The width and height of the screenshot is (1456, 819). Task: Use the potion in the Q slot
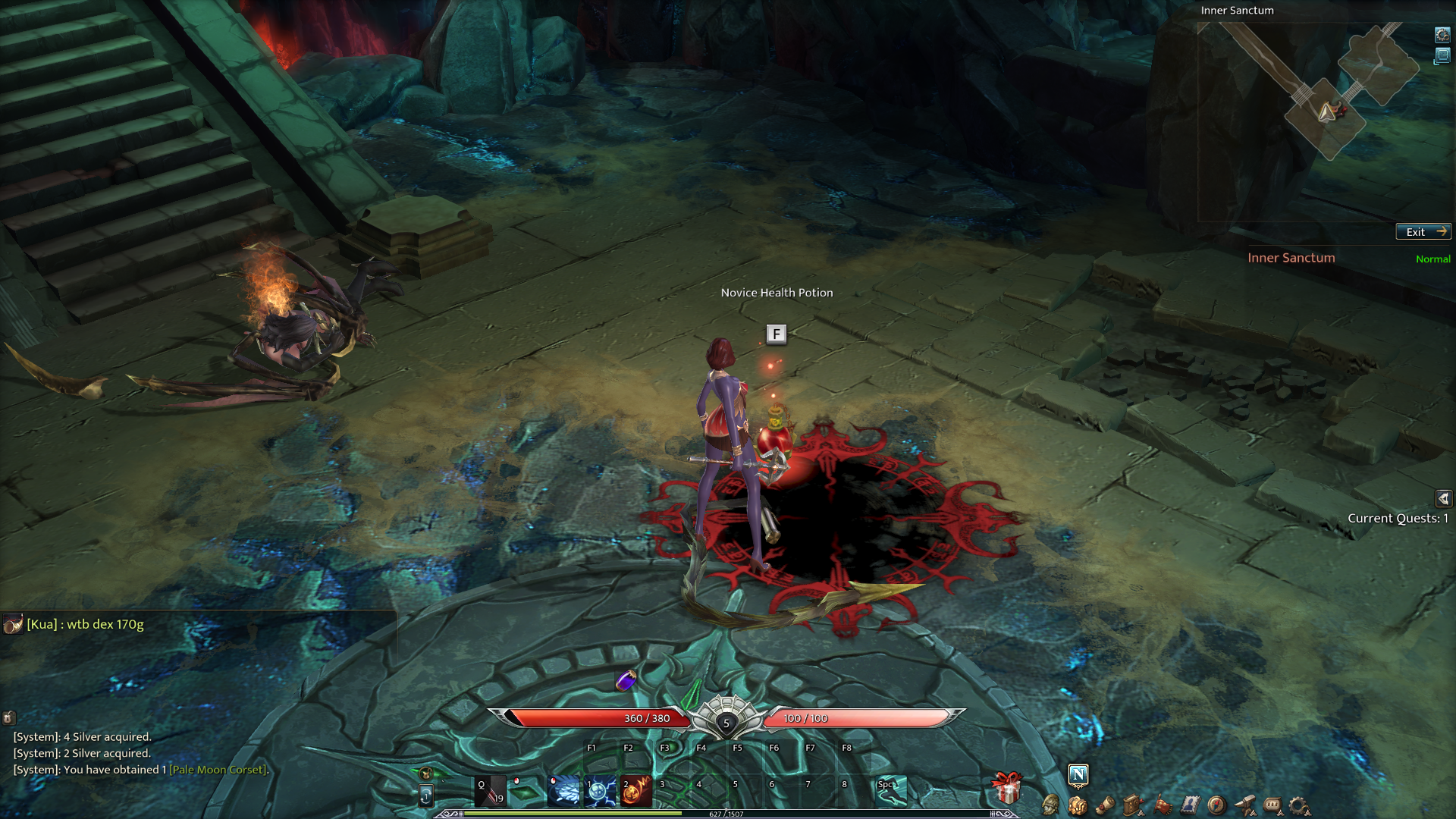pos(490,791)
